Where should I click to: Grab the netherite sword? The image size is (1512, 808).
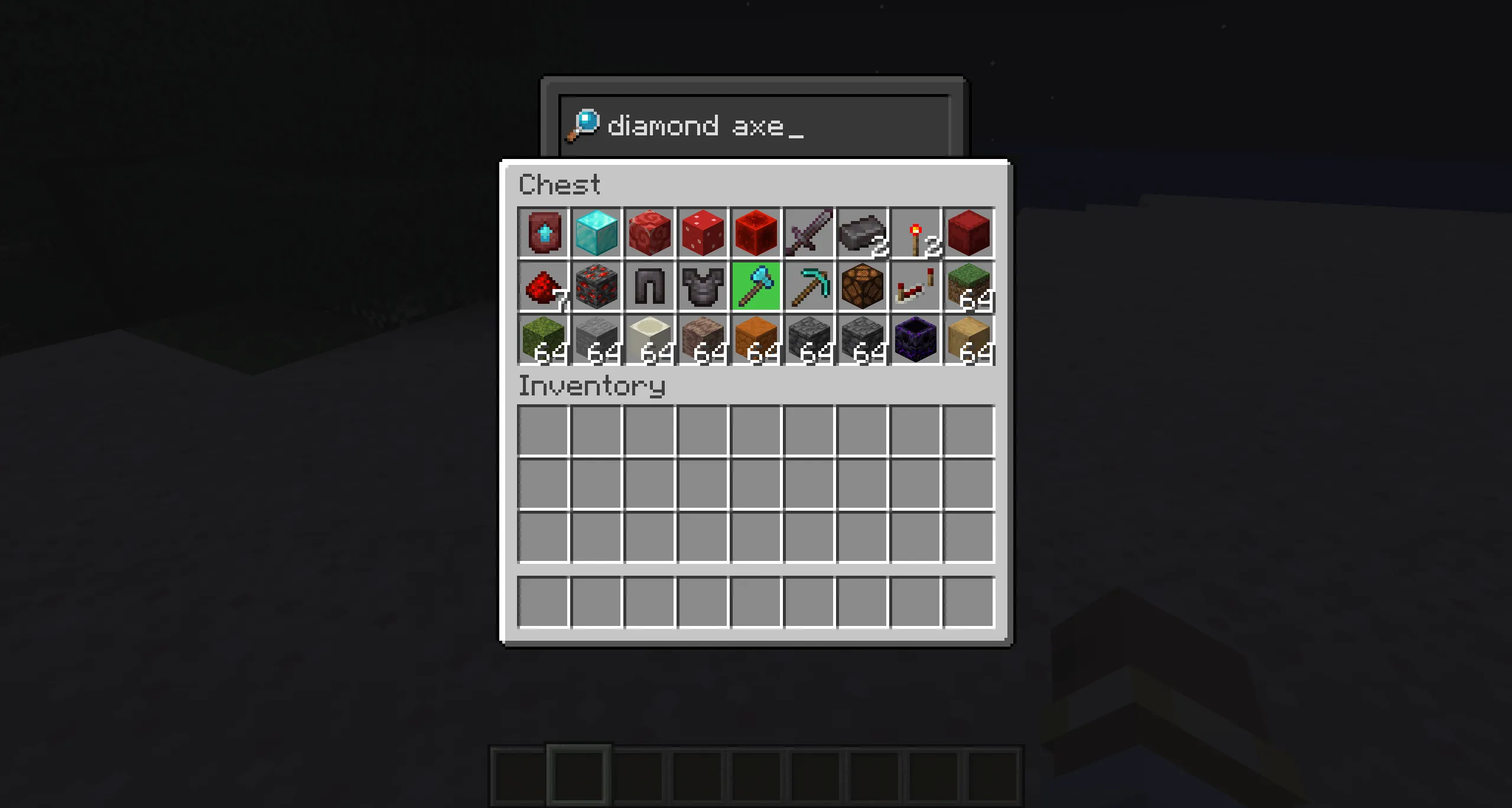click(x=808, y=233)
